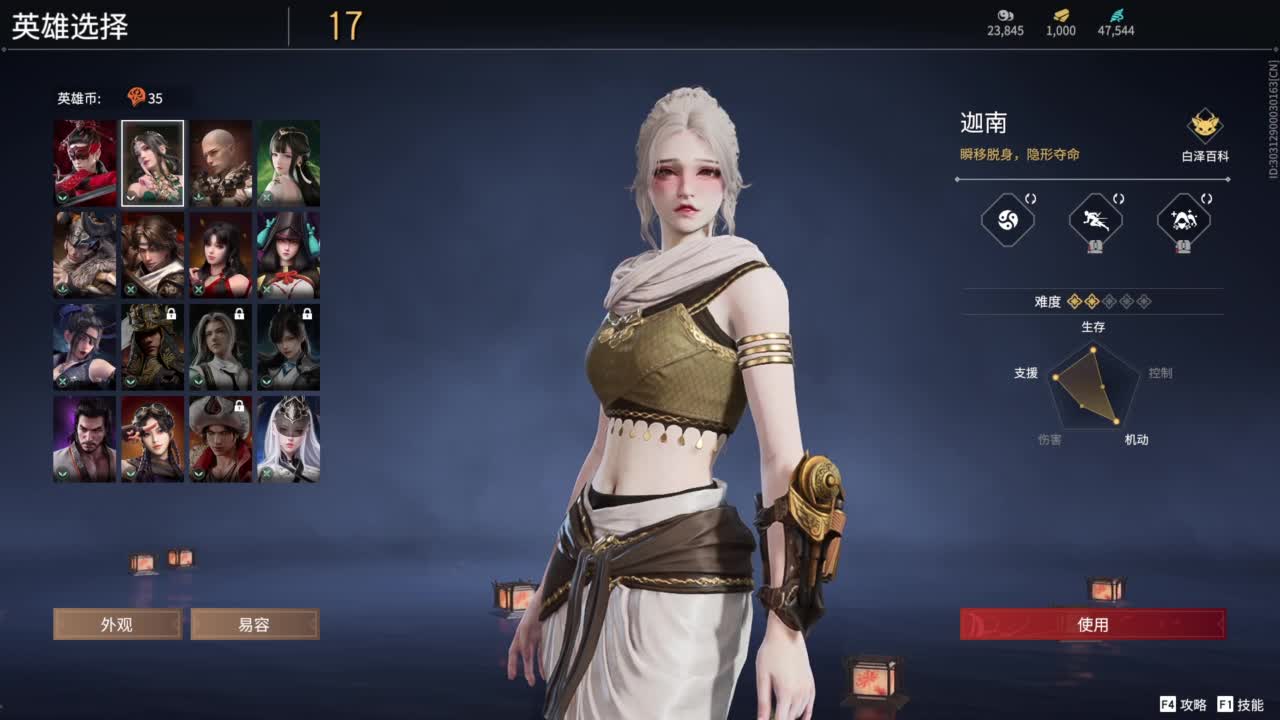Click the lock icon on a locked hero

pos(171,314)
